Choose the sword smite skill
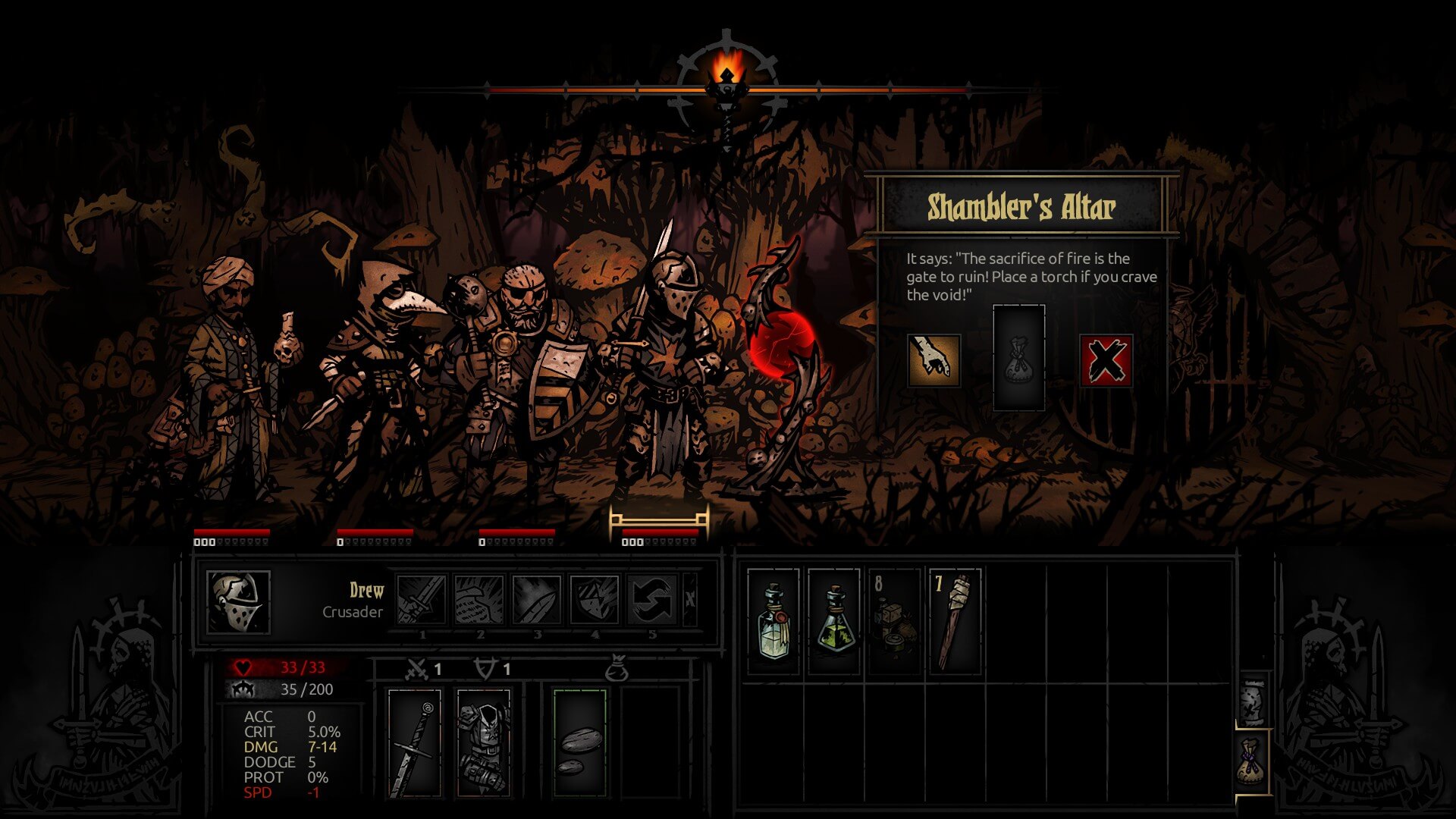 422,600
